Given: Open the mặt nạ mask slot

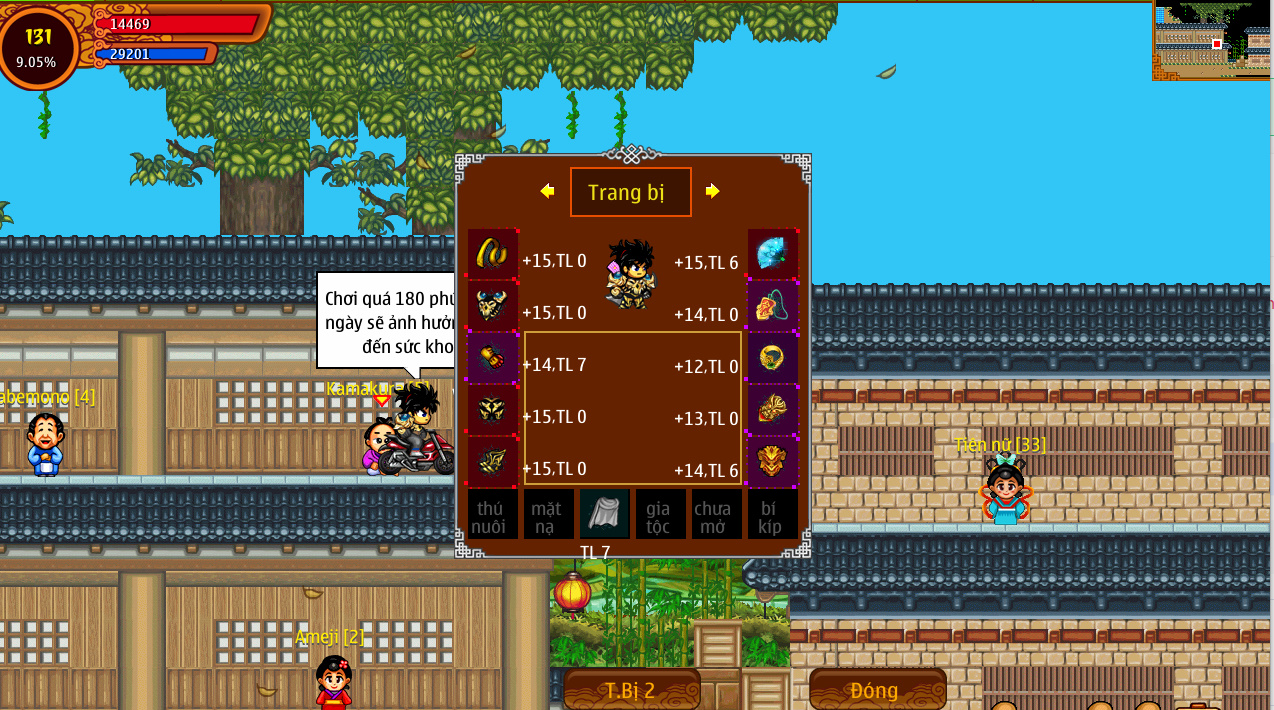Looking at the screenshot, I should 548,514.
